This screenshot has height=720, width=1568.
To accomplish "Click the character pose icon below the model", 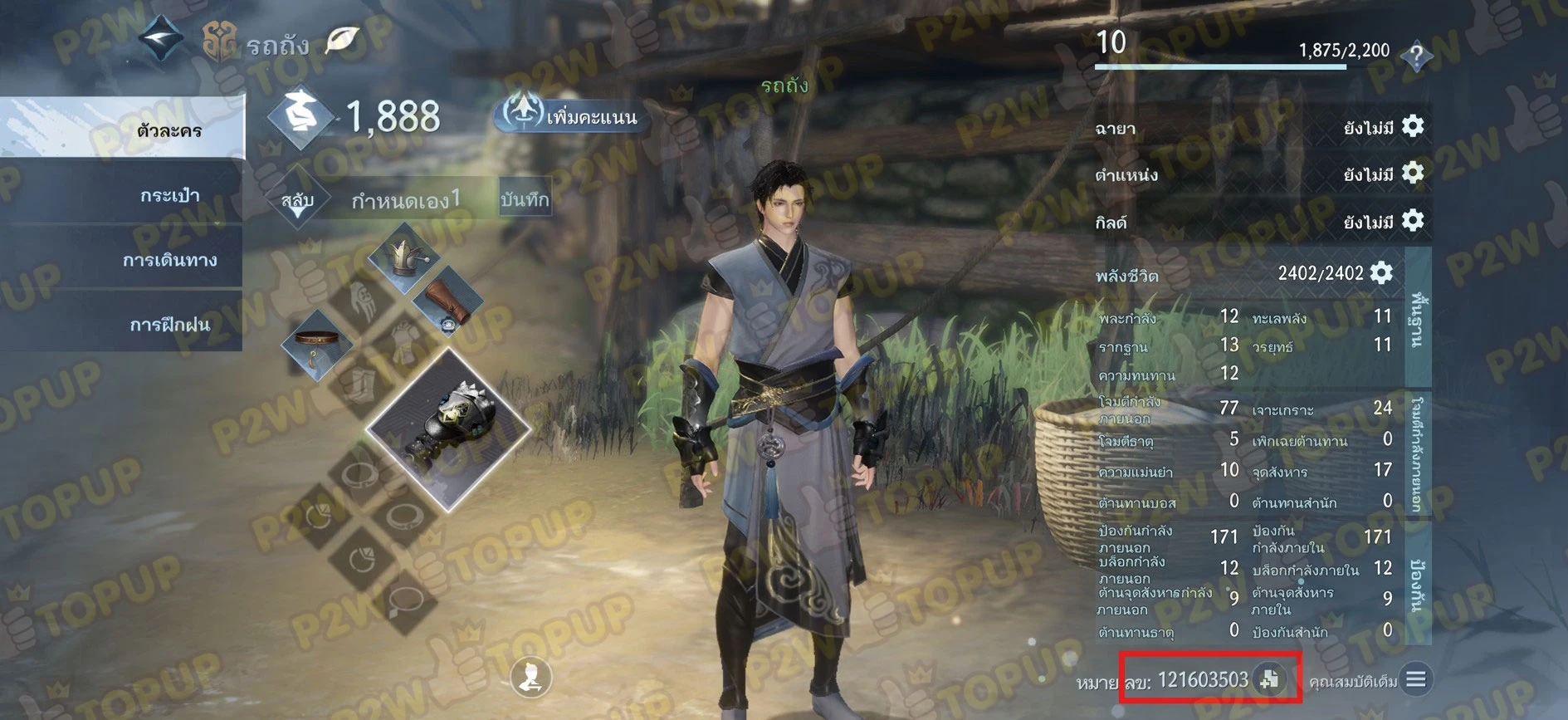I will pyautogui.click(x=531, y=677).
